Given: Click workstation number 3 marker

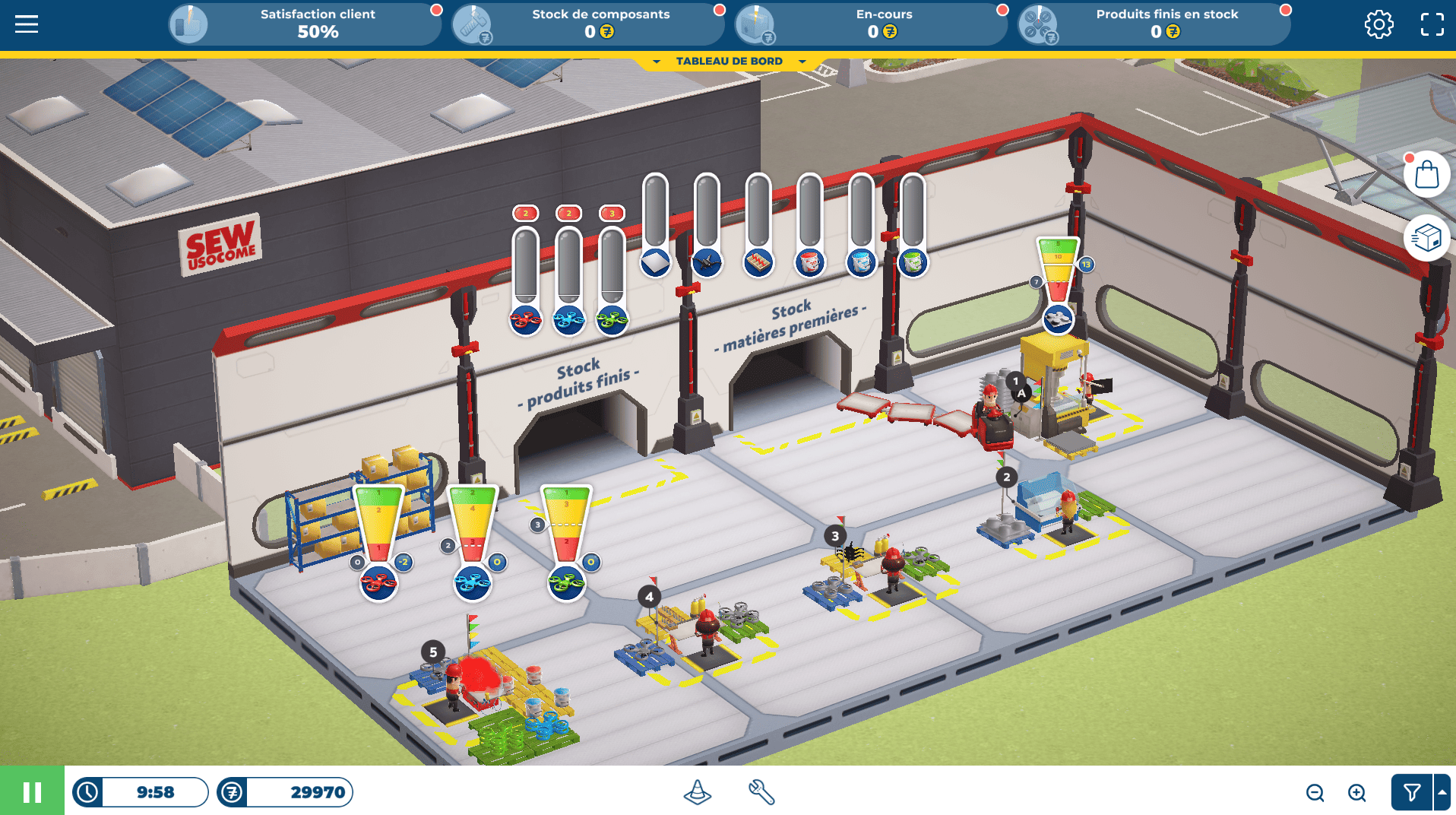Looking at the screenshot, I should click(835, 536).
